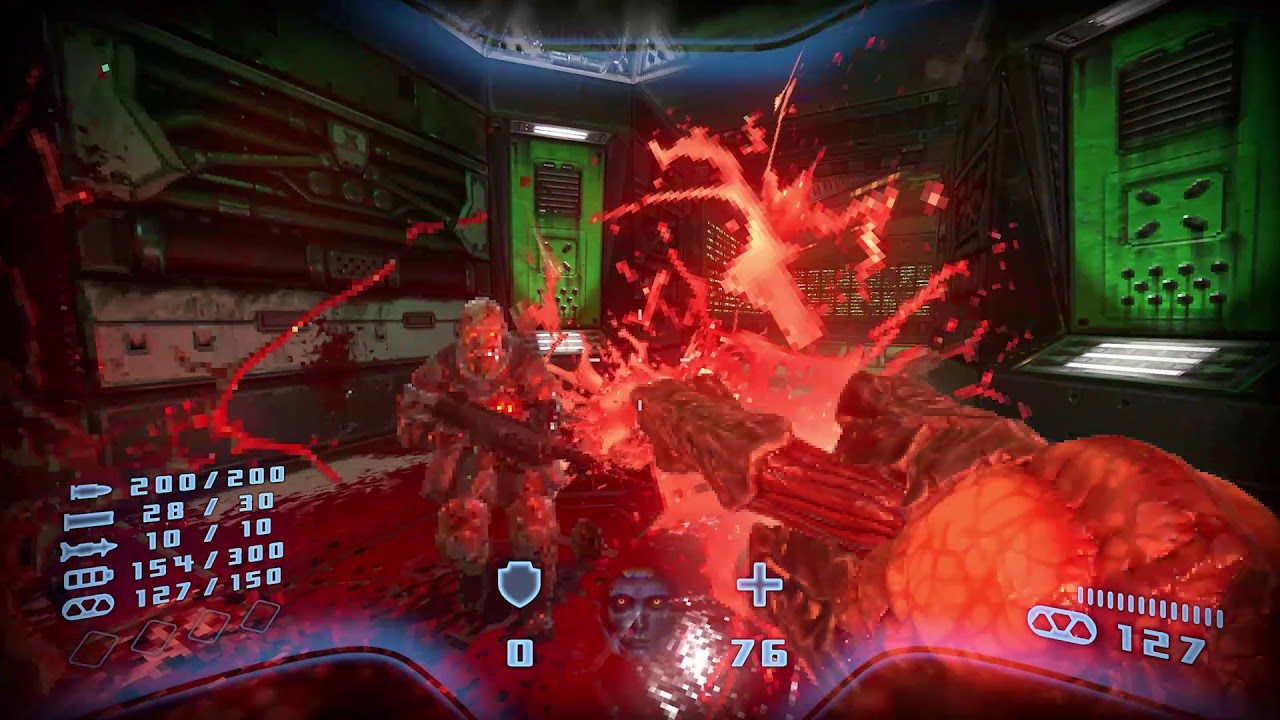Viewport: 1280px width, 720px height.
Task: Select the bullet ammo icon
Action: [92, 493]
